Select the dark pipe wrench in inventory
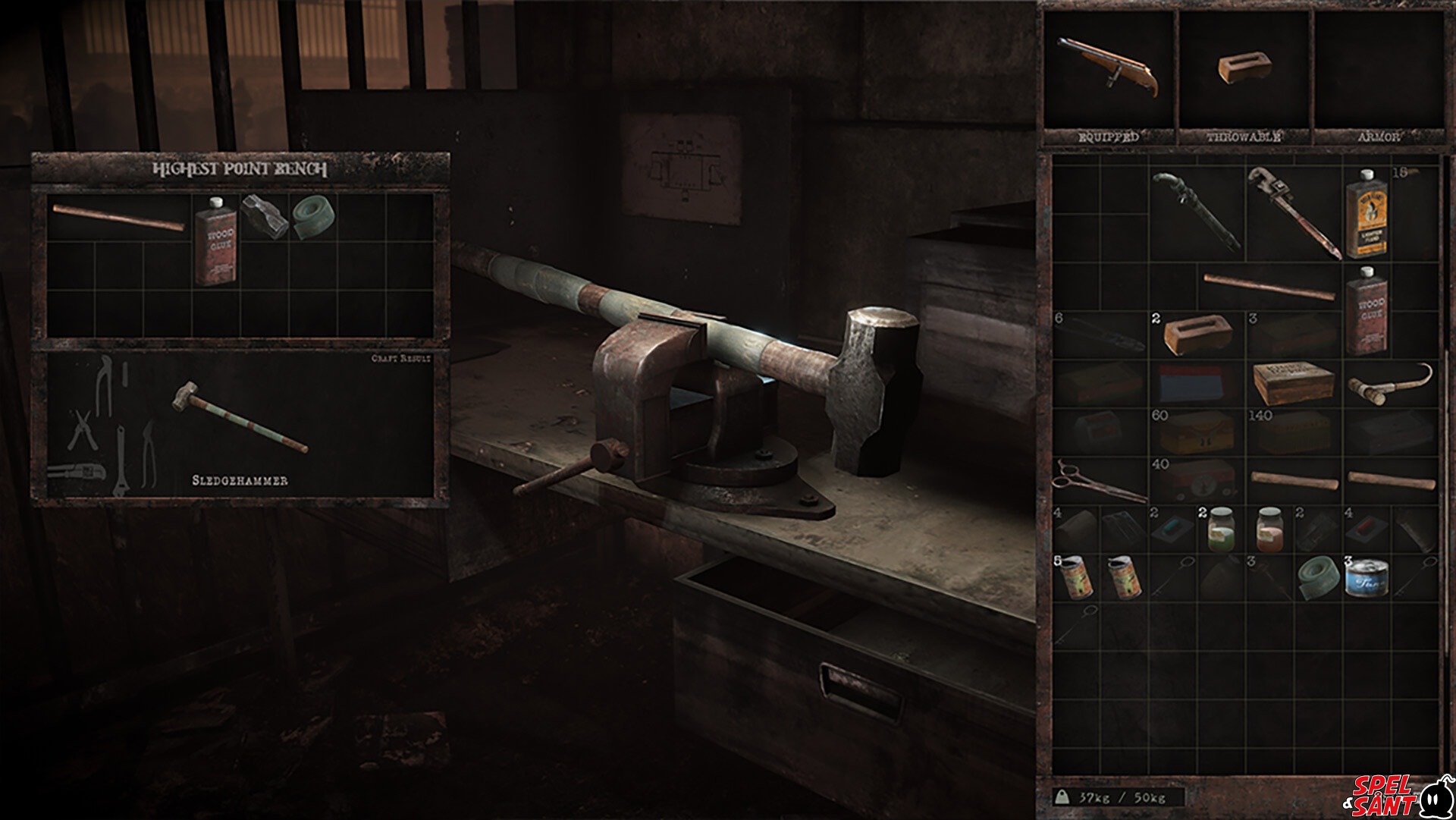This screenshot has height=820, width=1456. (x=1196, y=210)
